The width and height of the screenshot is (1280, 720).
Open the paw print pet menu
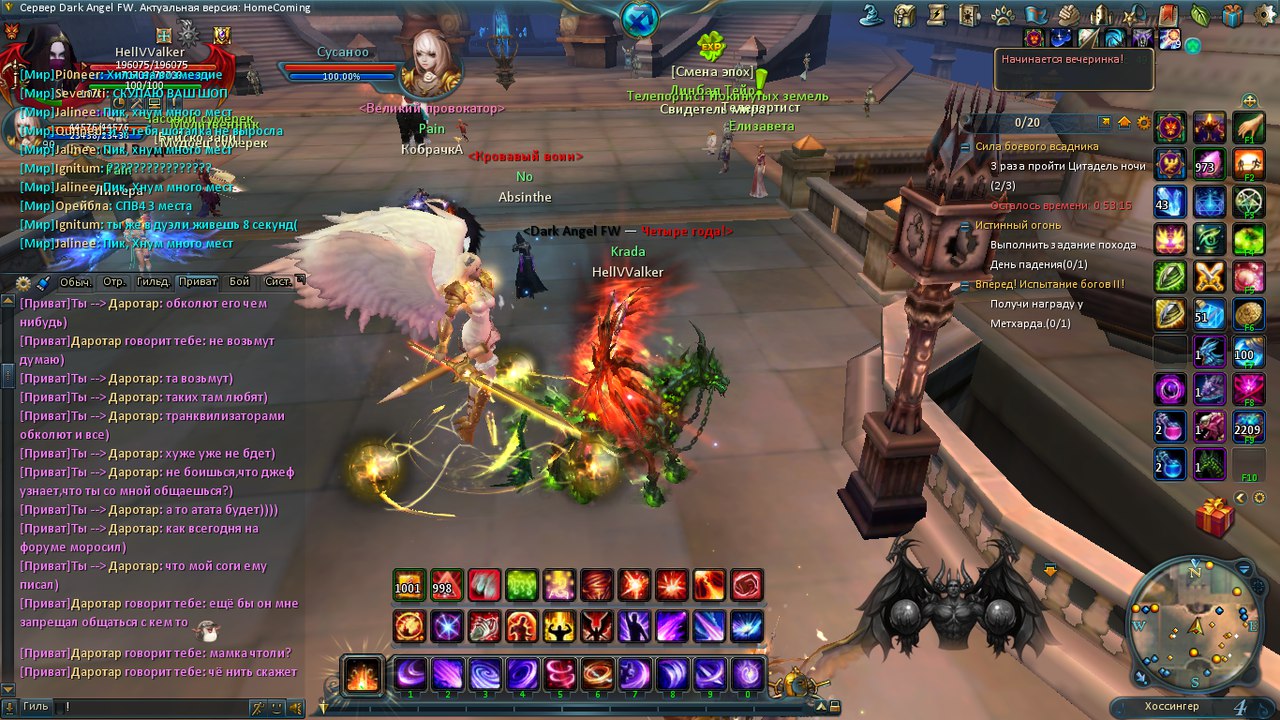click(1002, 15)
